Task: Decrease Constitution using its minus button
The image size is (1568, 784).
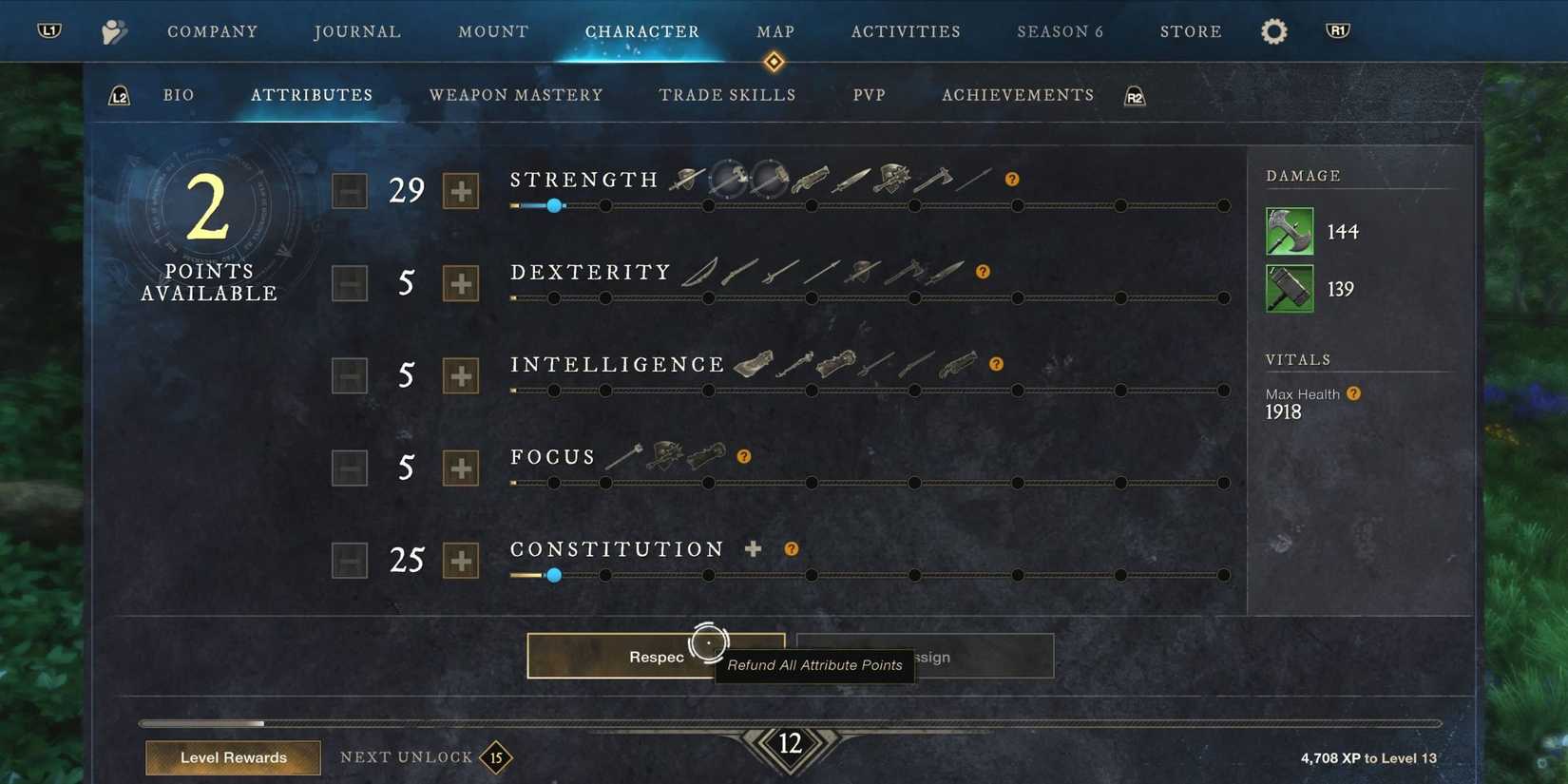Action: point(350,560)
